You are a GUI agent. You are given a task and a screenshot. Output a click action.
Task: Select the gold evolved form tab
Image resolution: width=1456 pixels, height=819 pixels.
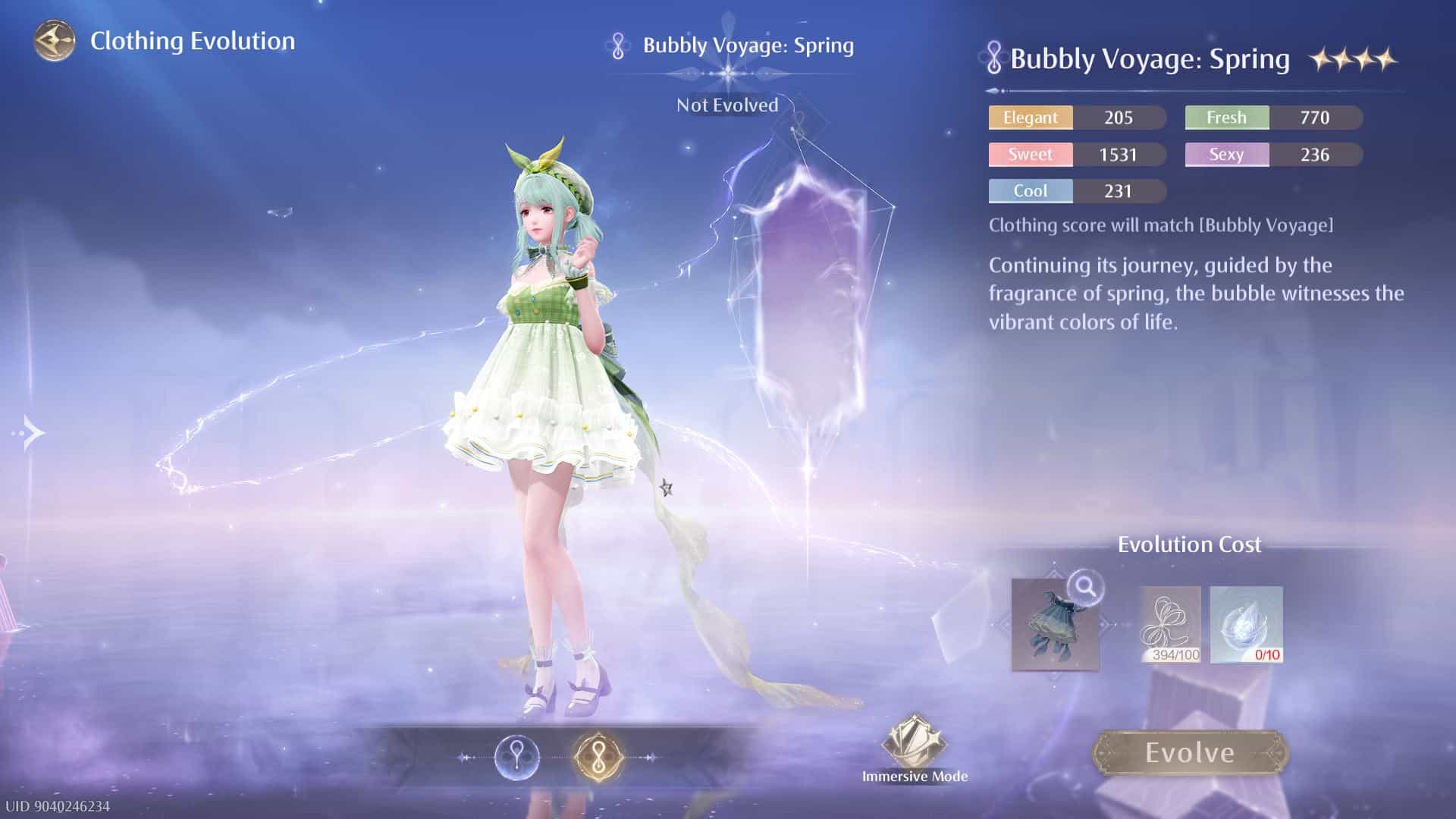(598, 757)
